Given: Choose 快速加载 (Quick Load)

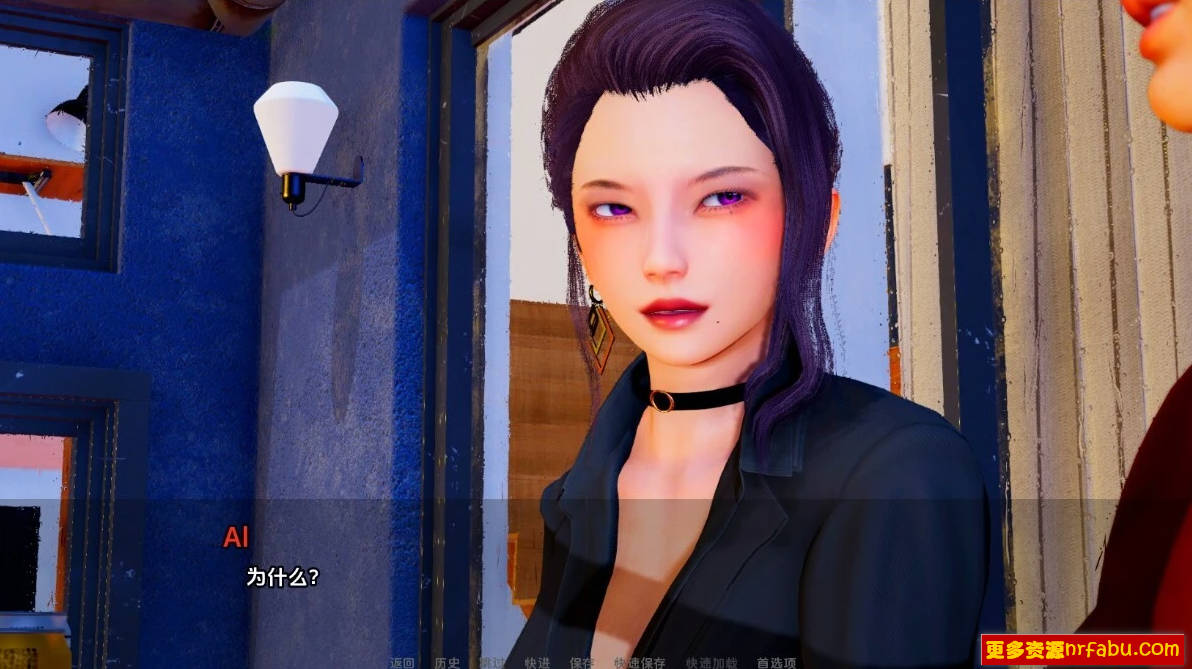Looking at the screenshot, I should tap(711, 662).
